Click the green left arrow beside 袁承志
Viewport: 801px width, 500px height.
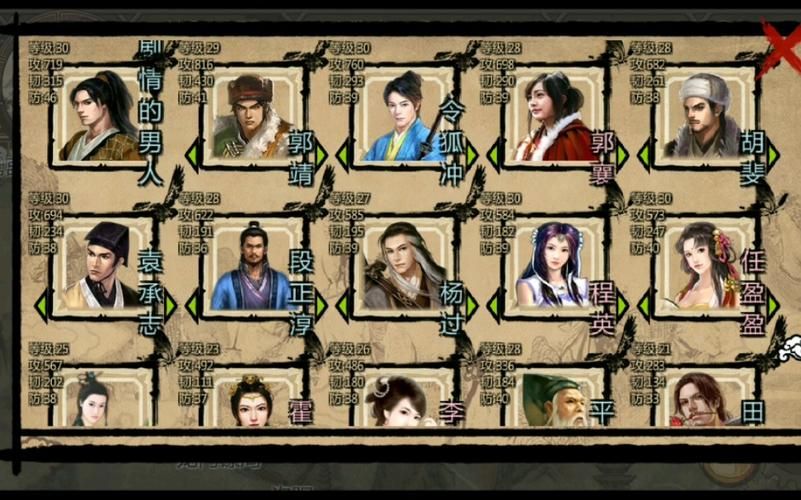tap(42, 303)
